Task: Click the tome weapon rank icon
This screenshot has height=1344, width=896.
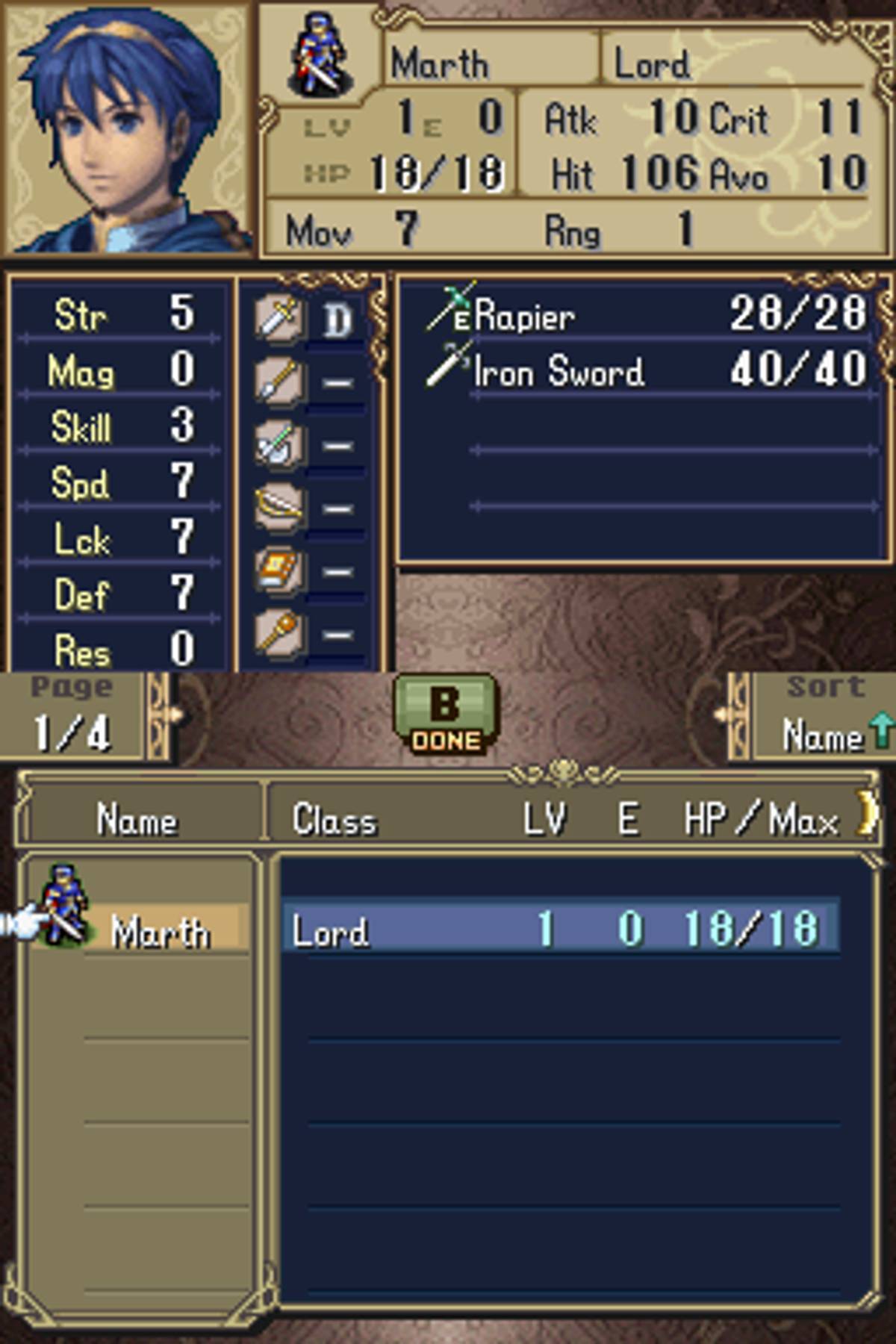Action: 279,570
